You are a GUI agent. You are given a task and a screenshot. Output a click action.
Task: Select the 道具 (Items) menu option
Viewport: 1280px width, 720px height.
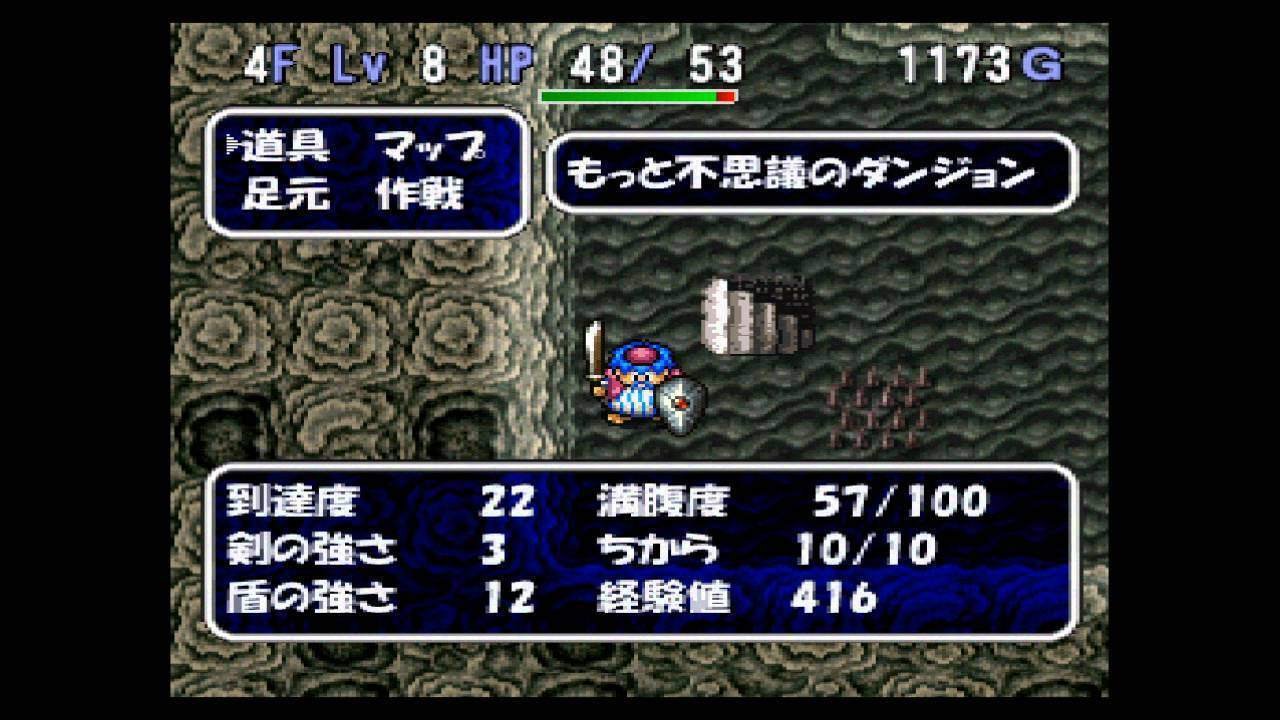click(x=285, y=145)
